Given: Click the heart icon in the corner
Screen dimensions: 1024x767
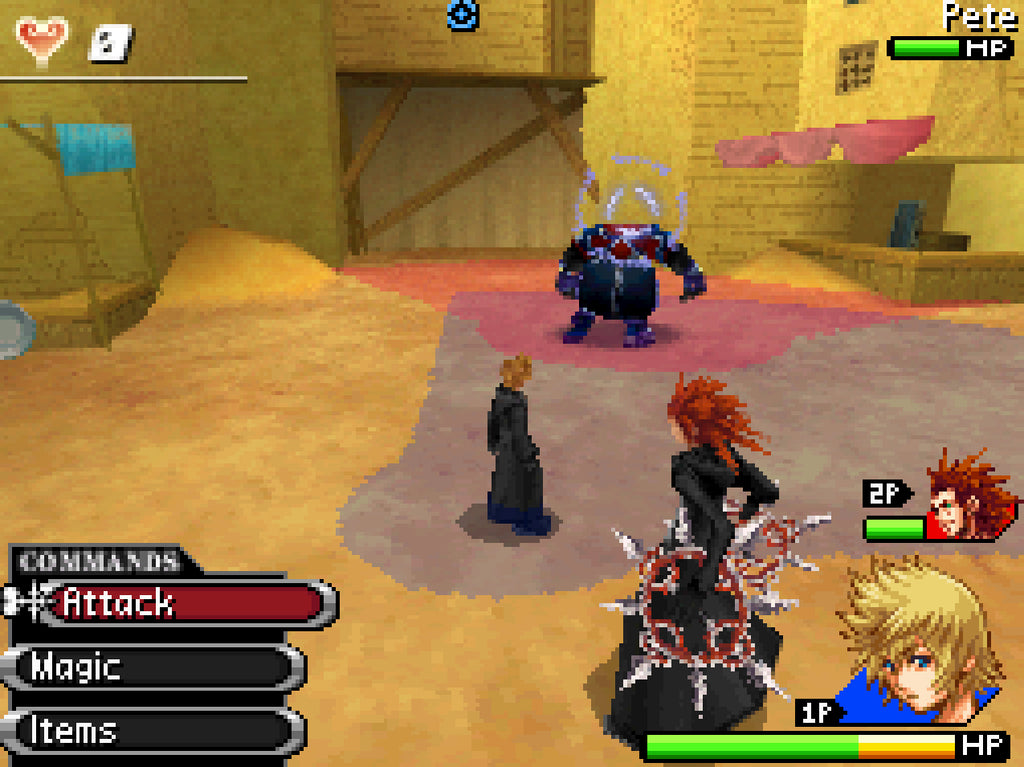Looking at the screenshot, I should point(42,38).
